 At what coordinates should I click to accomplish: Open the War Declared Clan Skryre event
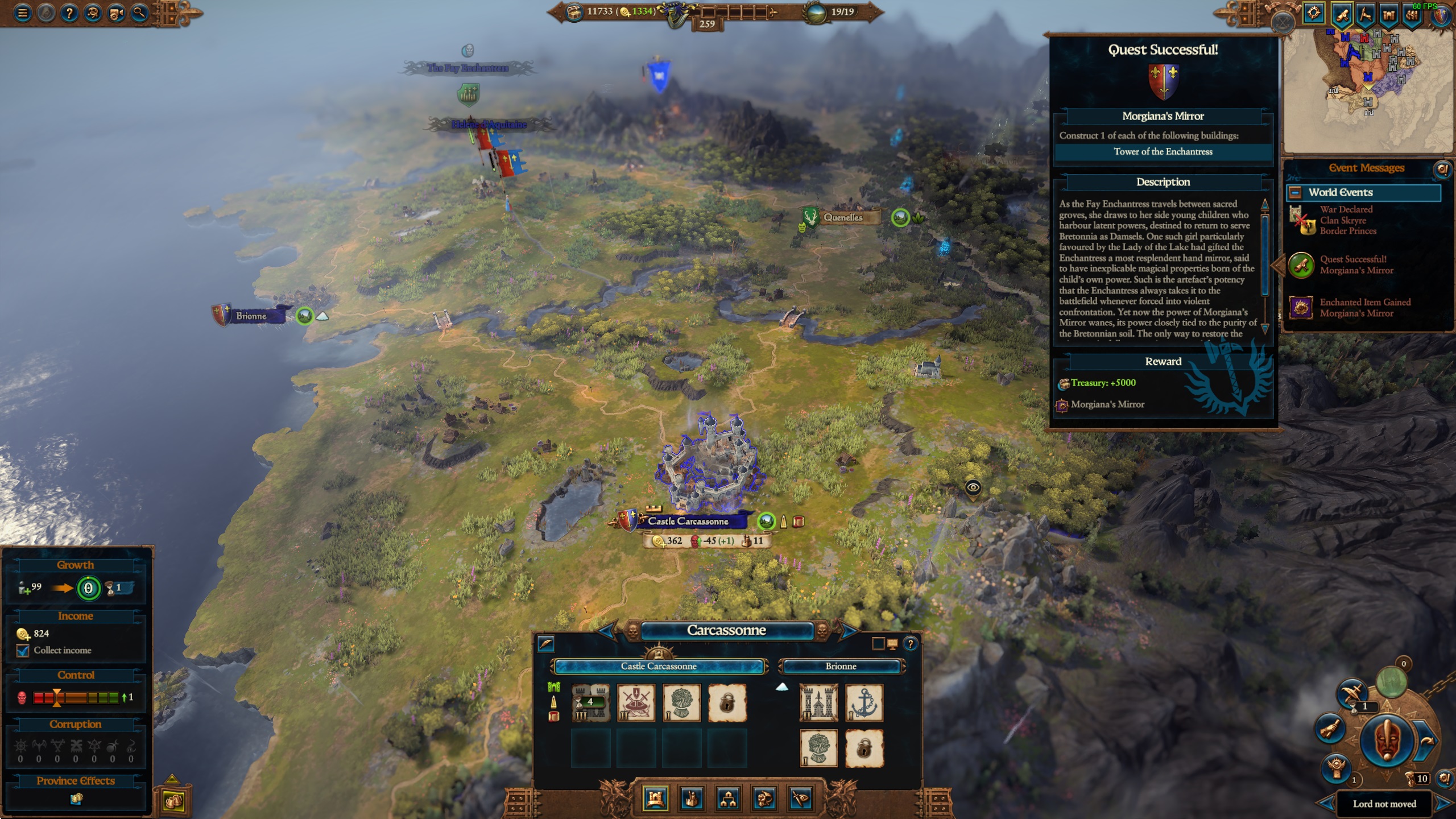click(x=1345, y=220)
